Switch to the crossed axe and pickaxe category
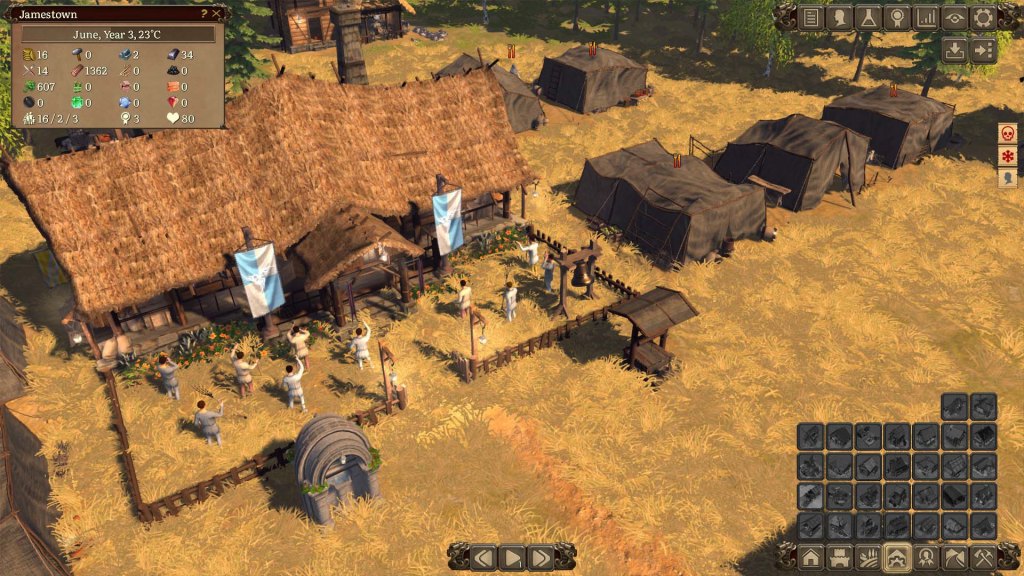1024x576 pixels. 983,557
